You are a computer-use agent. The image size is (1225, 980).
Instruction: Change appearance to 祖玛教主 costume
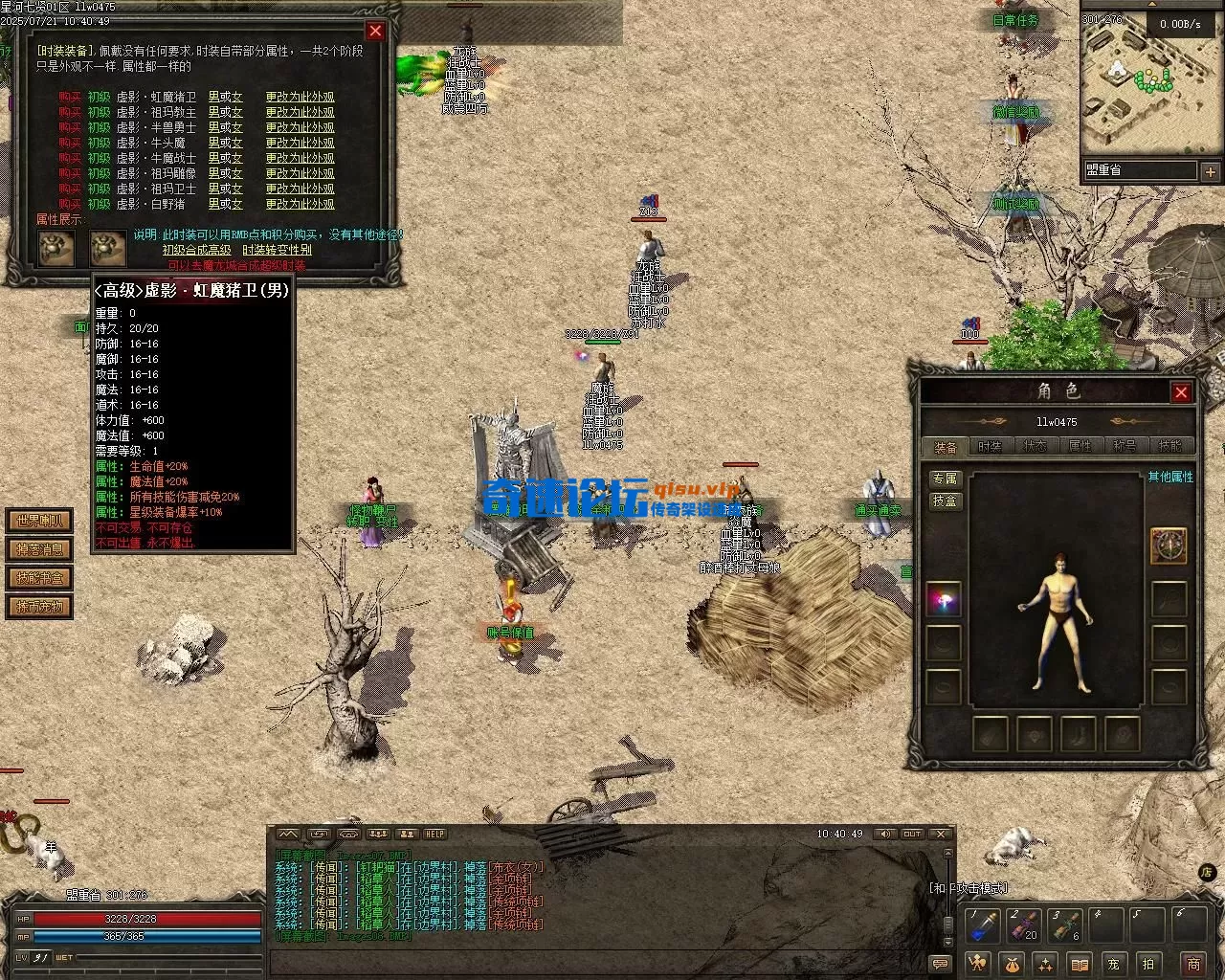300,112
